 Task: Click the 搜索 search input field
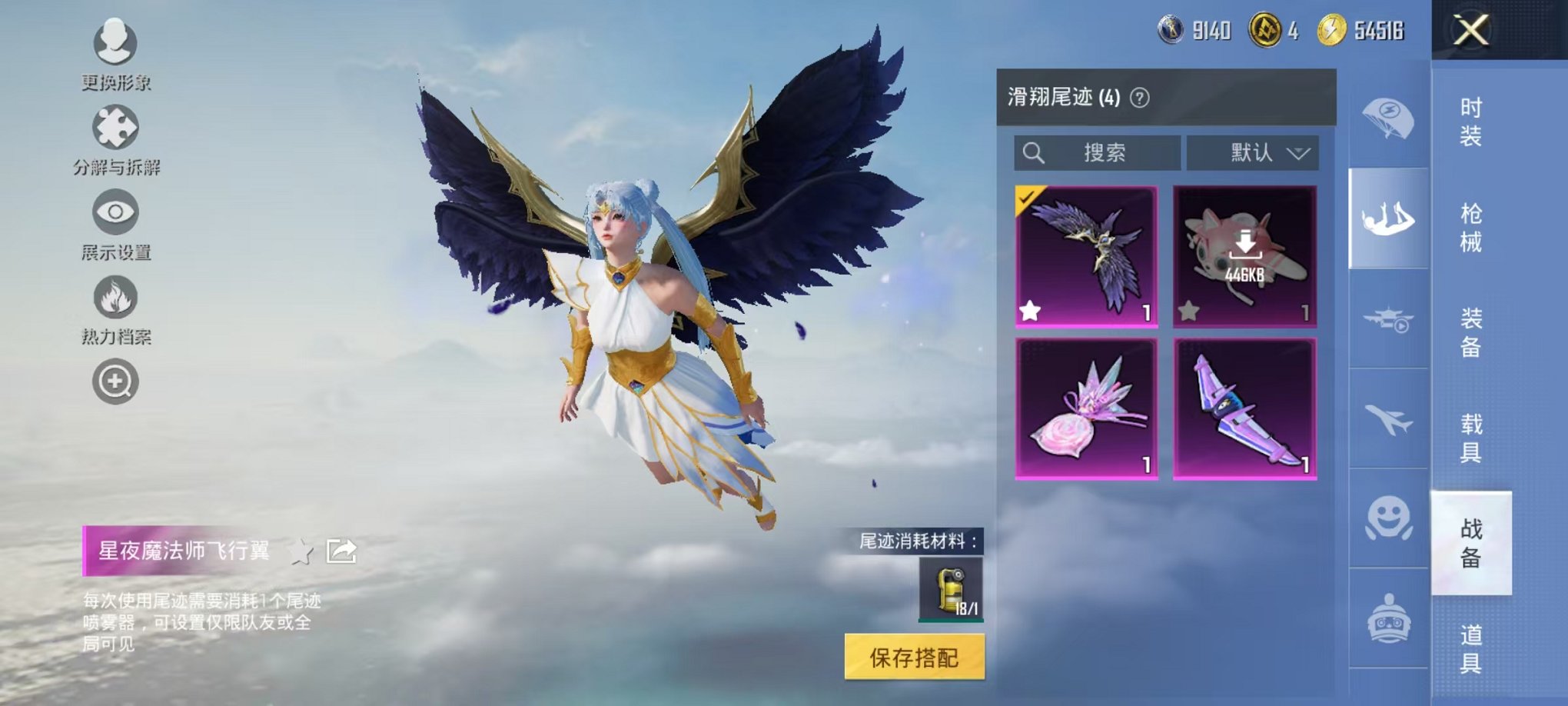1099,153
